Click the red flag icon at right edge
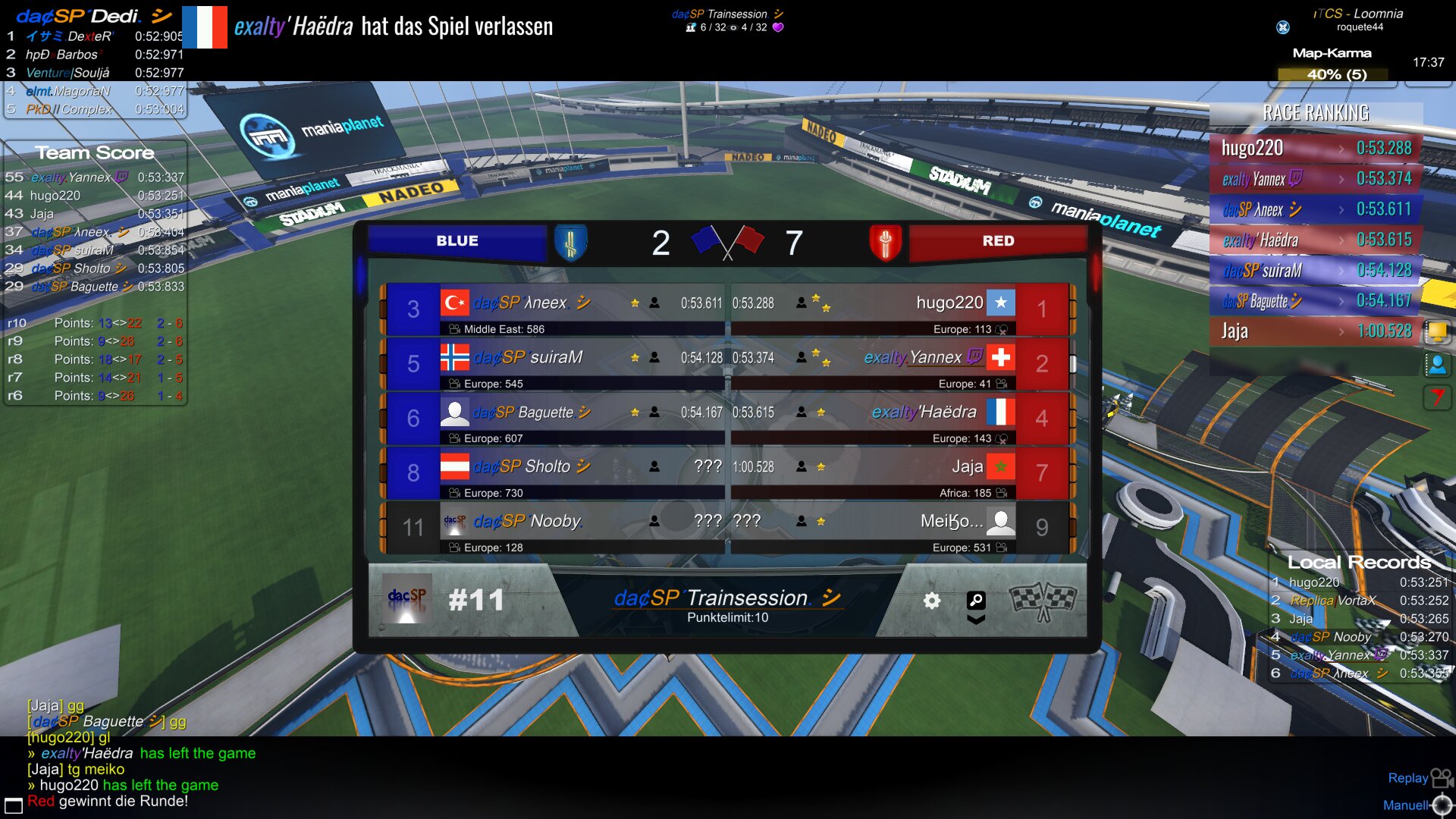The width and height of the screenshot is (1456, 819). tap(1436, 397)
